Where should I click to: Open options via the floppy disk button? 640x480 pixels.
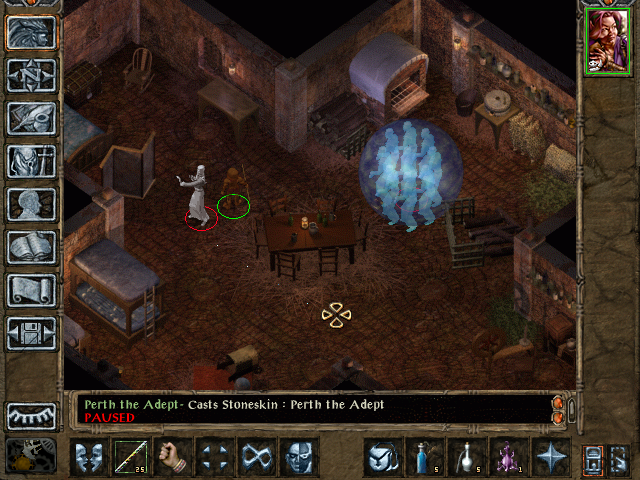pyautogui.click(x=31, y=333)
